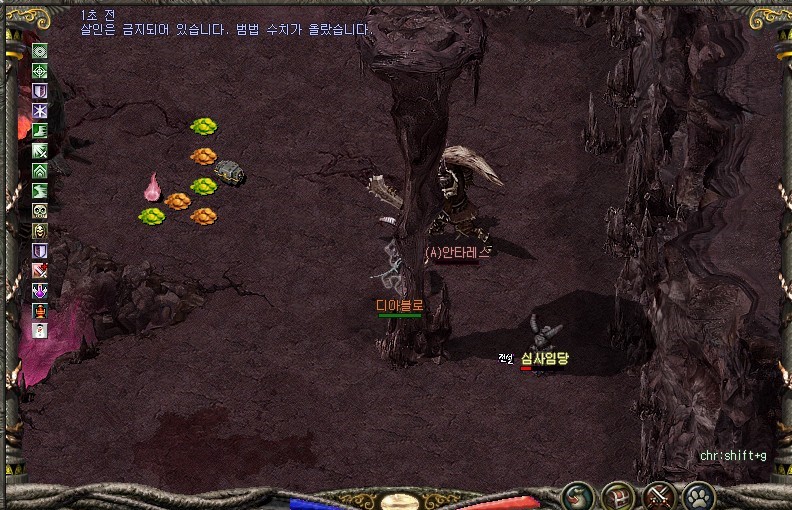Image resolution: width=792 pixels, height=510 pixels.
Task: Select the crosshair target buff icon
Action: (x=40, y=71)
